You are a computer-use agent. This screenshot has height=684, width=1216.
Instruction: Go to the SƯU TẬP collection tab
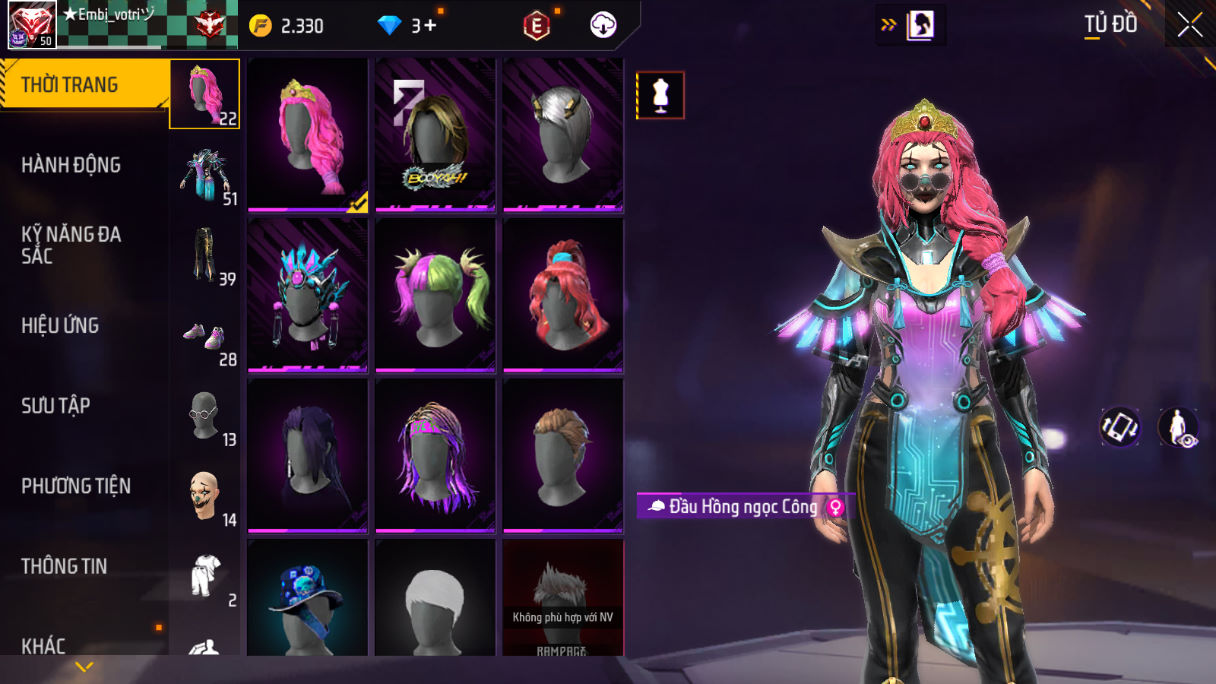pos(56,406)
